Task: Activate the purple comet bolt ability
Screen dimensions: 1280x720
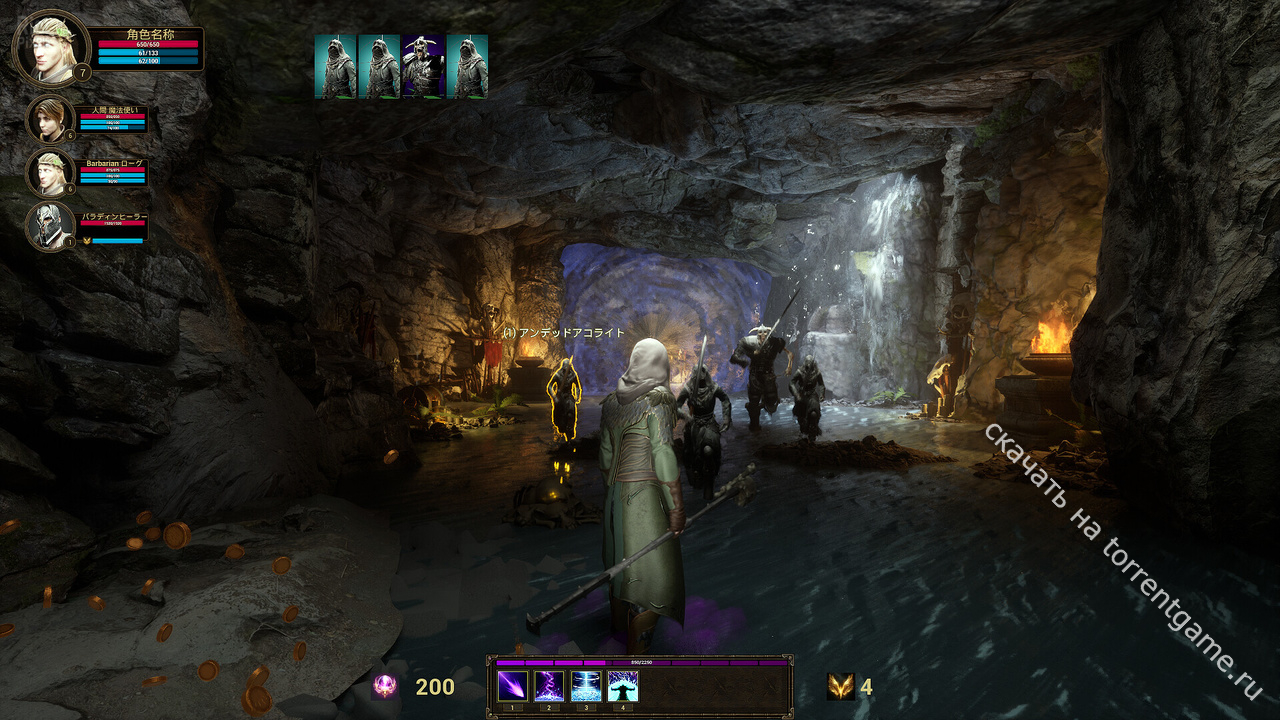Action: pos(513,686)
